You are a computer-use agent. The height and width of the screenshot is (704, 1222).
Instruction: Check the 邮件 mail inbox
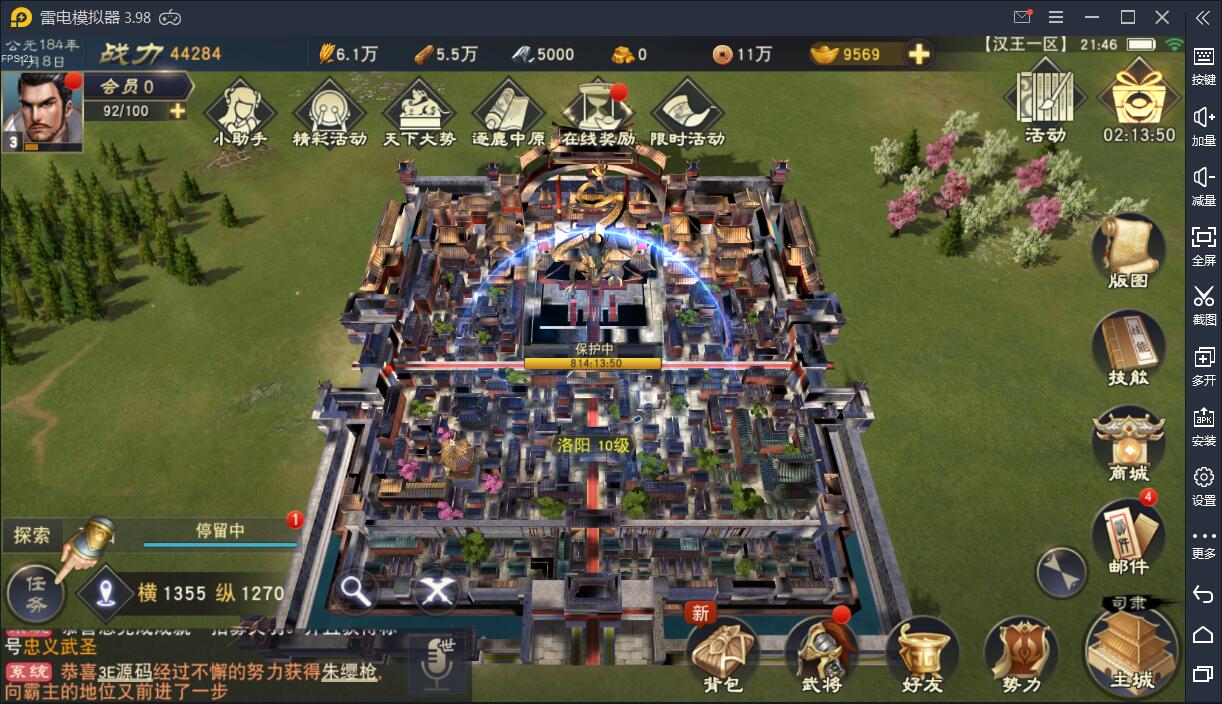pyautogui.click(x=1128, y=537)
